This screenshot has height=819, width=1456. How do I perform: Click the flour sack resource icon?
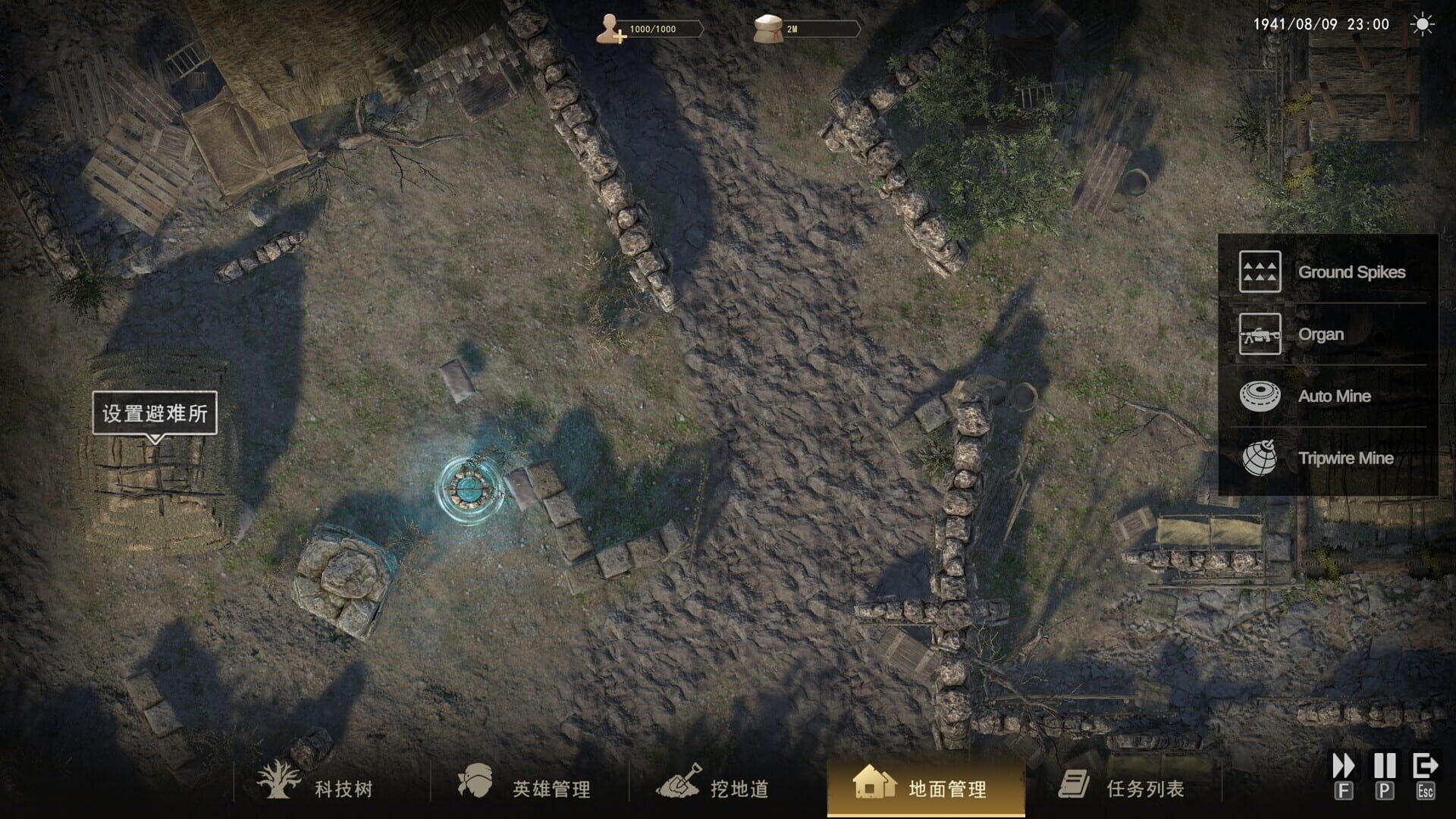point(766,26)
